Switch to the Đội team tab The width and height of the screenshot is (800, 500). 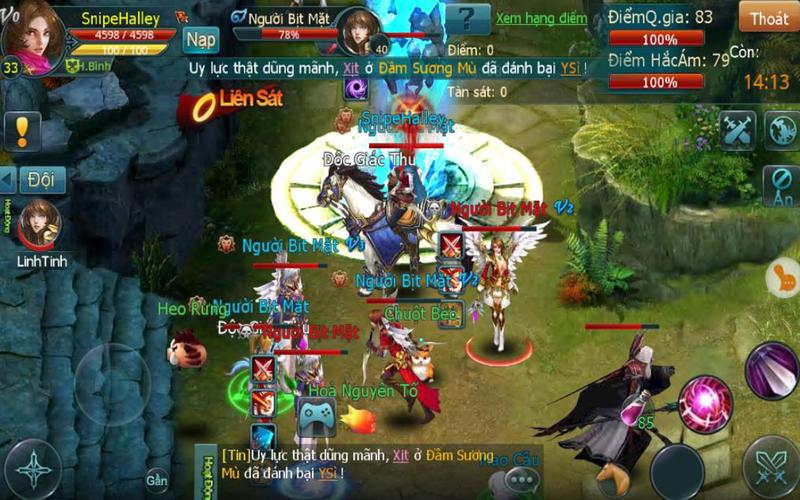[x=40, y=180]
